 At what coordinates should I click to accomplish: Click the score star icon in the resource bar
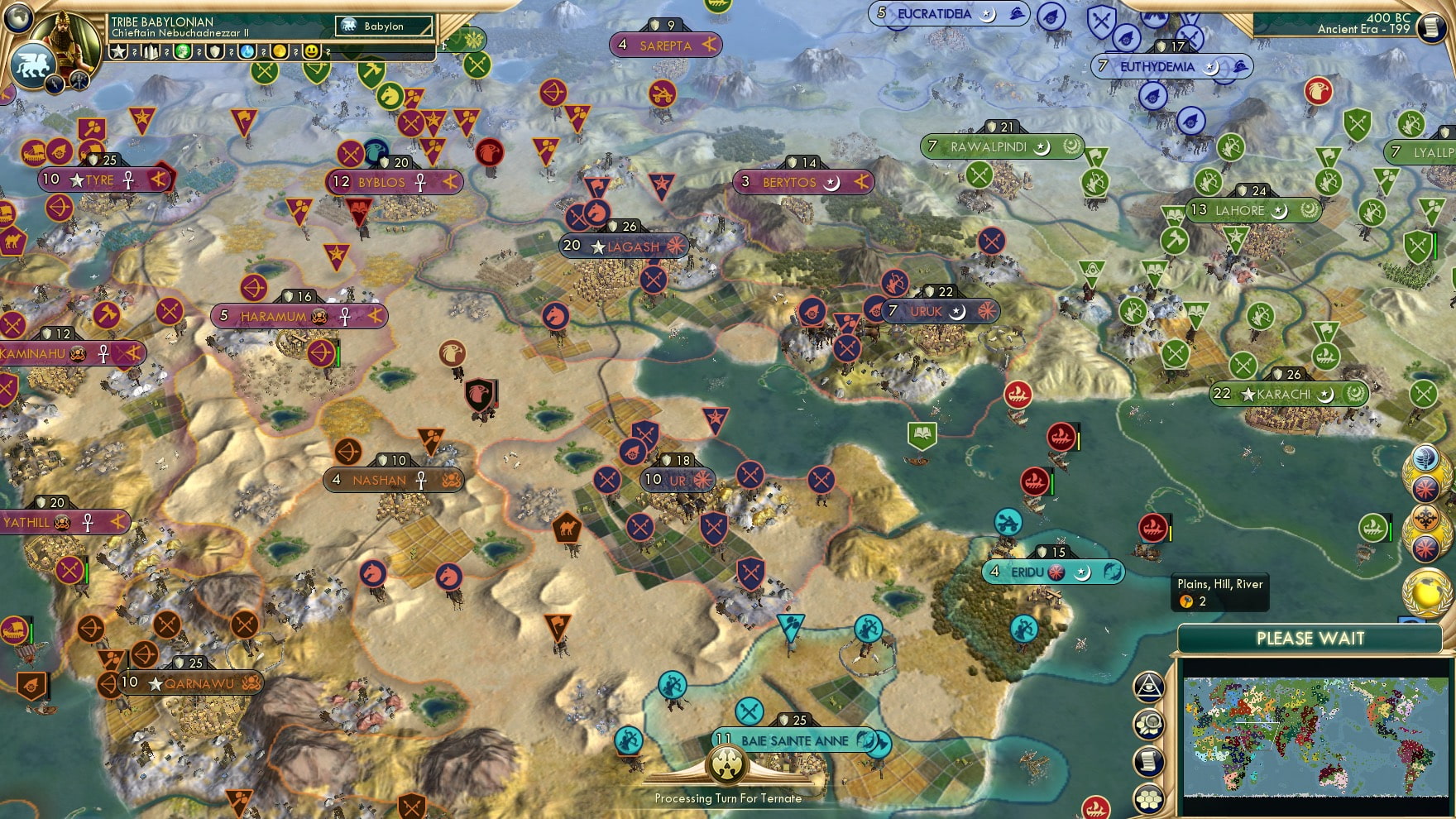coord(118,51)
